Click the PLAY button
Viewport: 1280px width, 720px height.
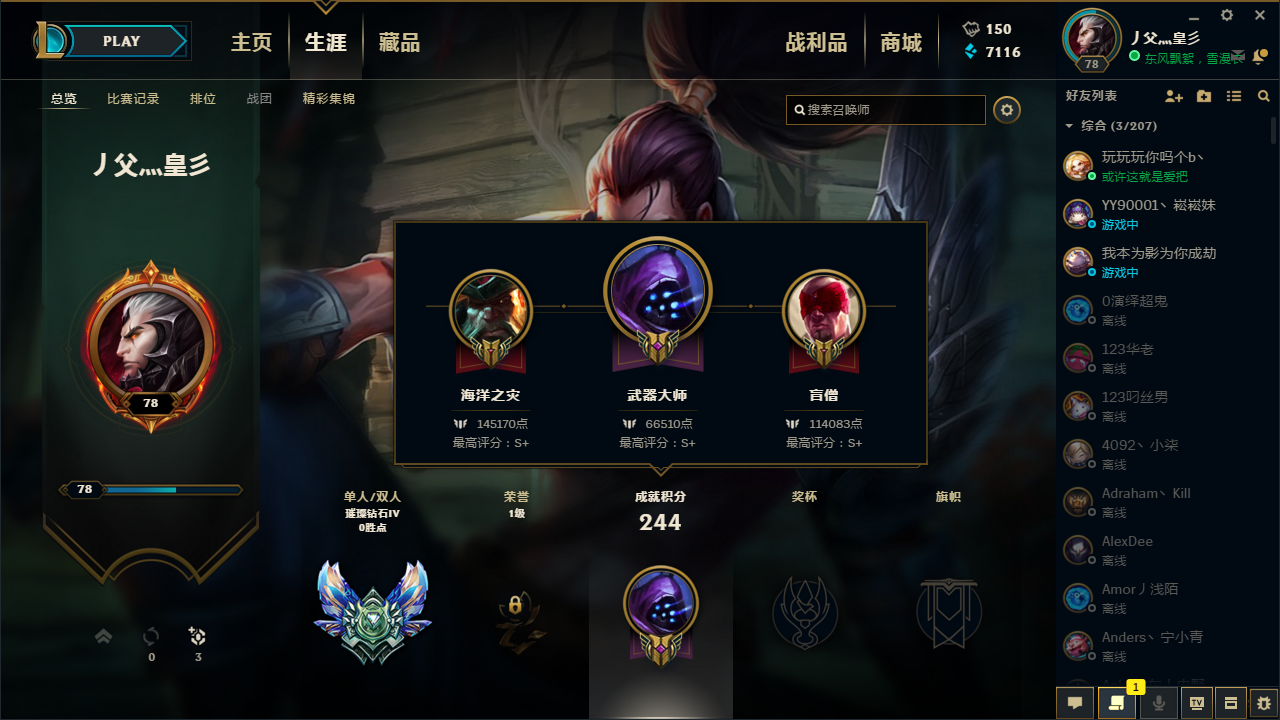click(121, 41)
